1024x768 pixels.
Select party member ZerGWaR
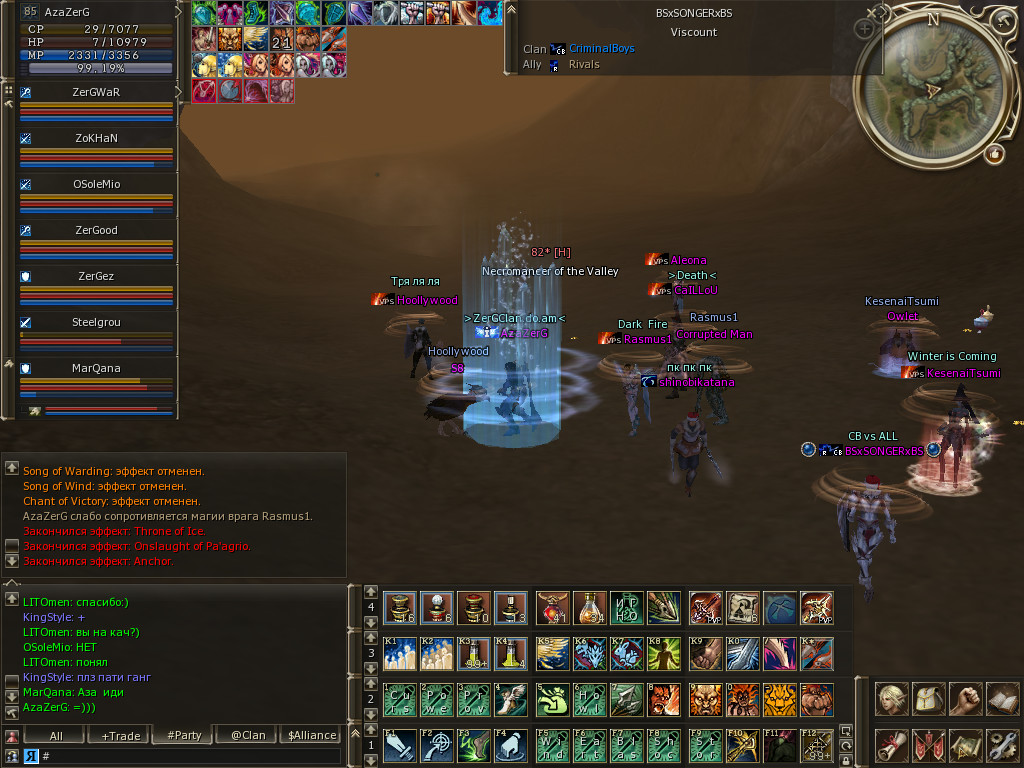pyautogui.click(x=96, y=92)
